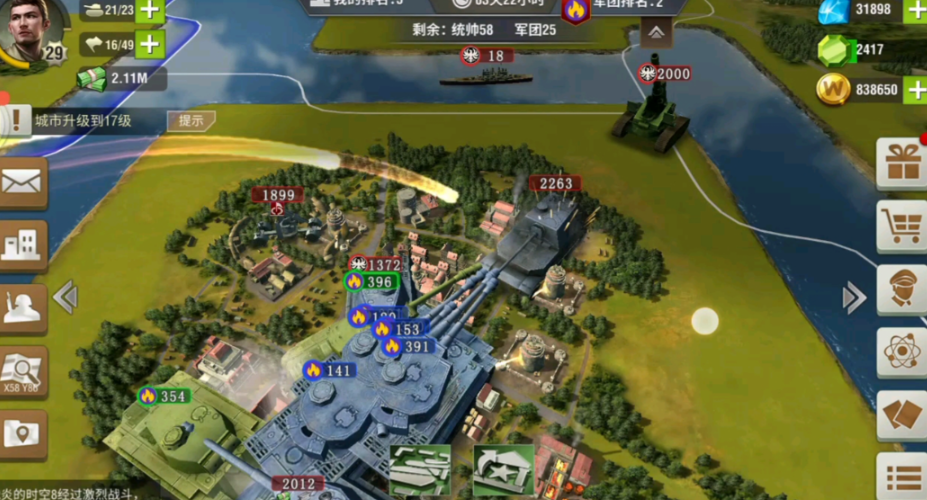Screen dimensions: 927x500
Task: Buy more blue diamonds with plus button
Action: tap(915, 11)
